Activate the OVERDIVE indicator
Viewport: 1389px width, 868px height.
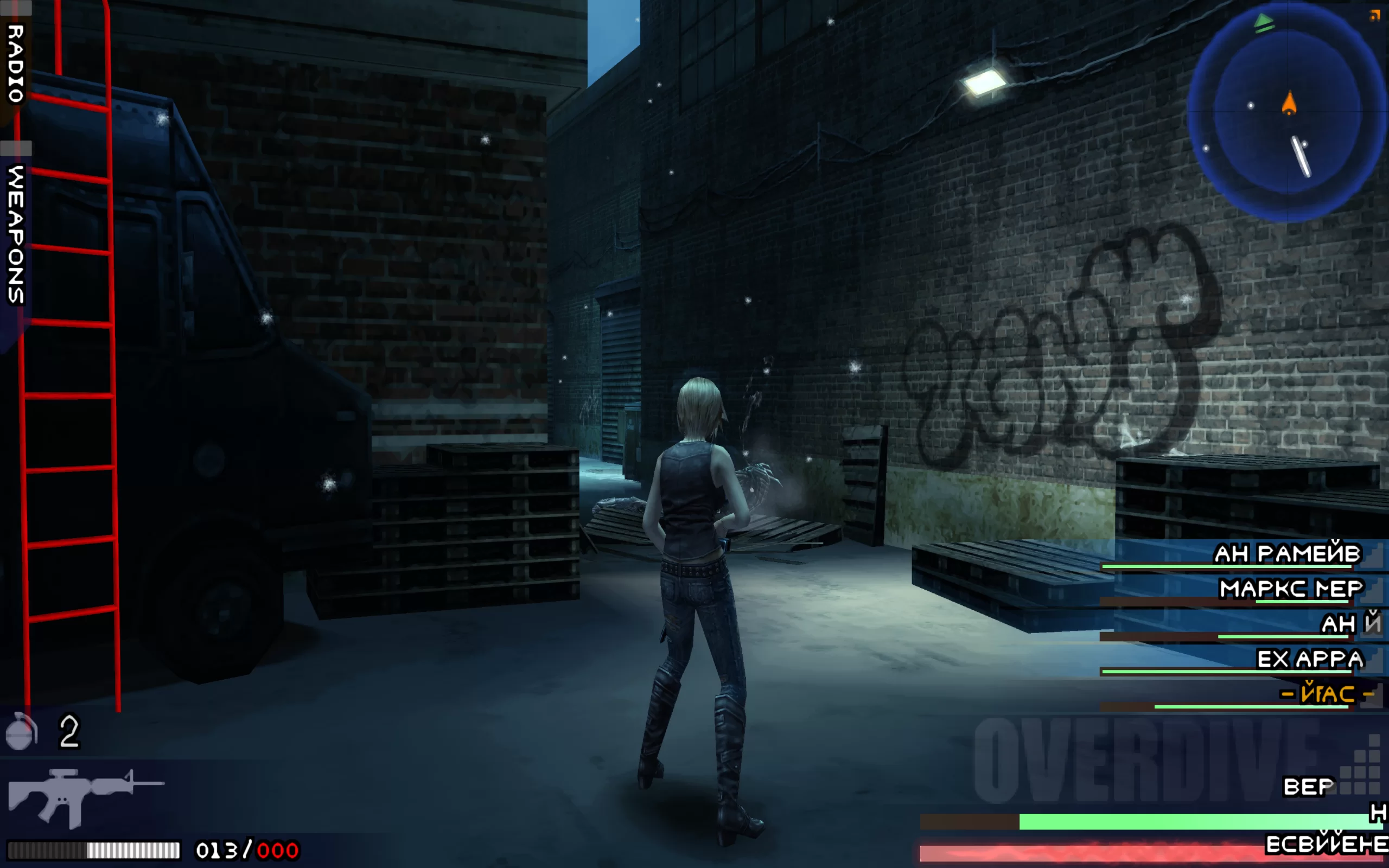coord(1148,761)
